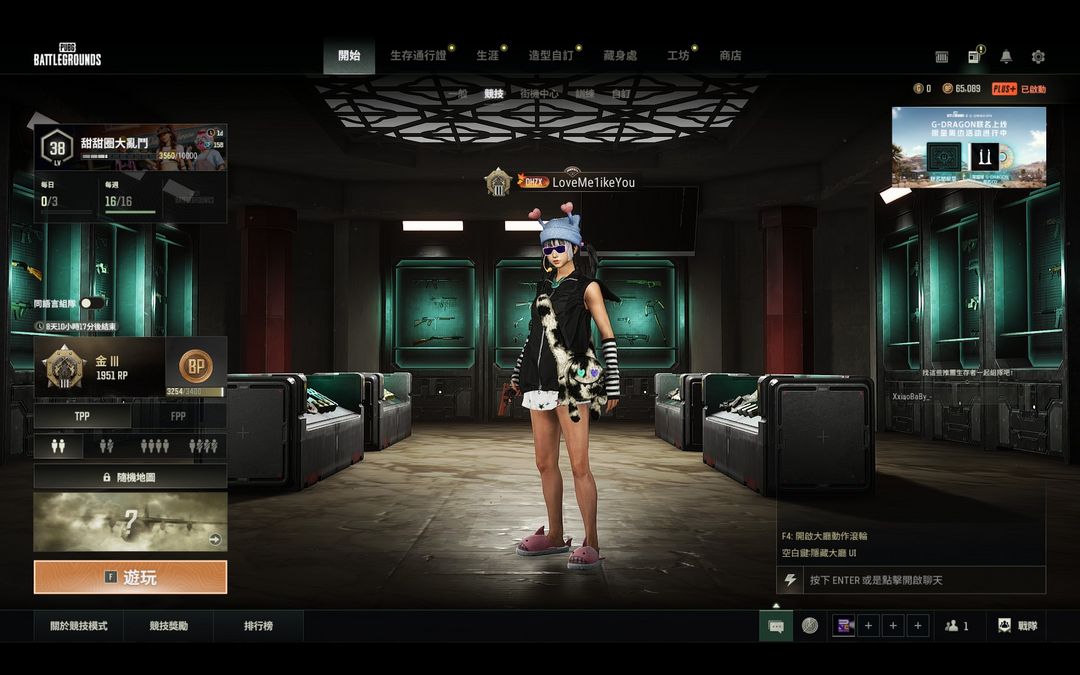Toggle the 同語言組隊 switch
Viewport: 1080px width, 675px height.
tap(92, 303)
